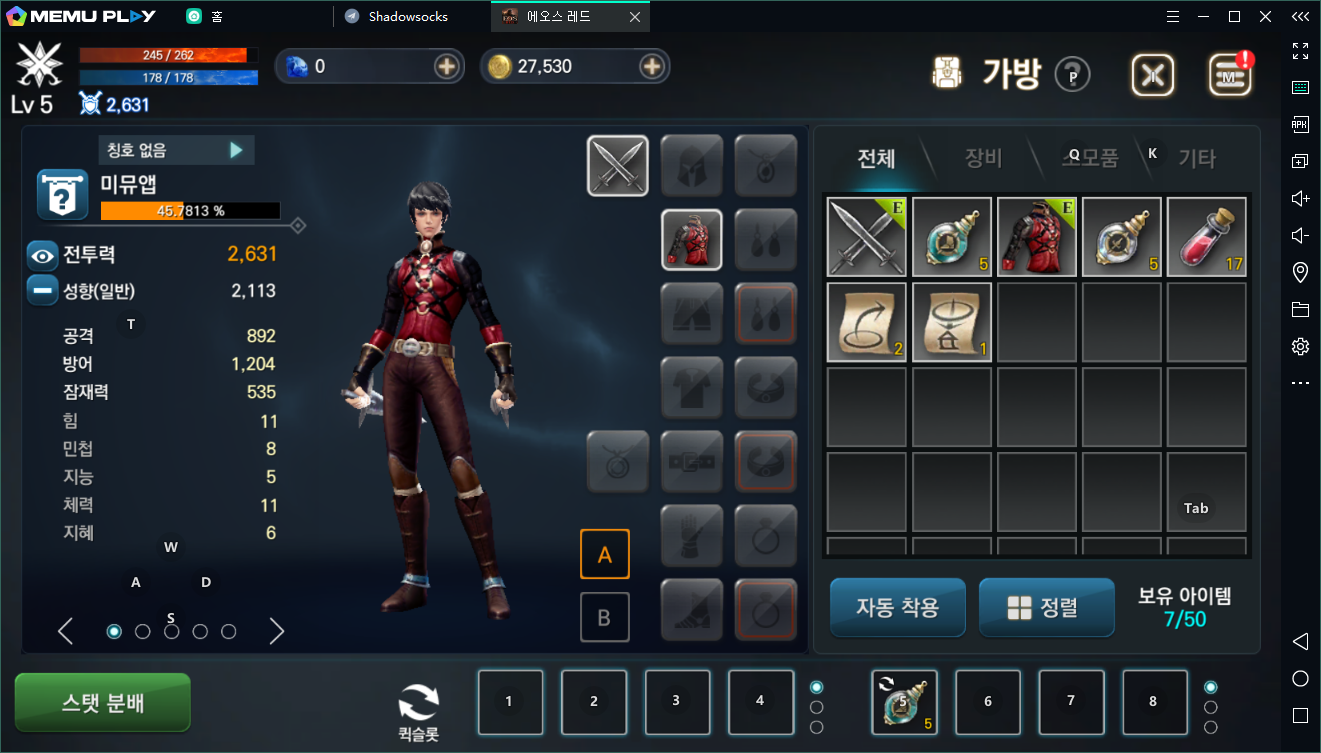Click the 자동 착용 auto-equip button

(897, 607)
